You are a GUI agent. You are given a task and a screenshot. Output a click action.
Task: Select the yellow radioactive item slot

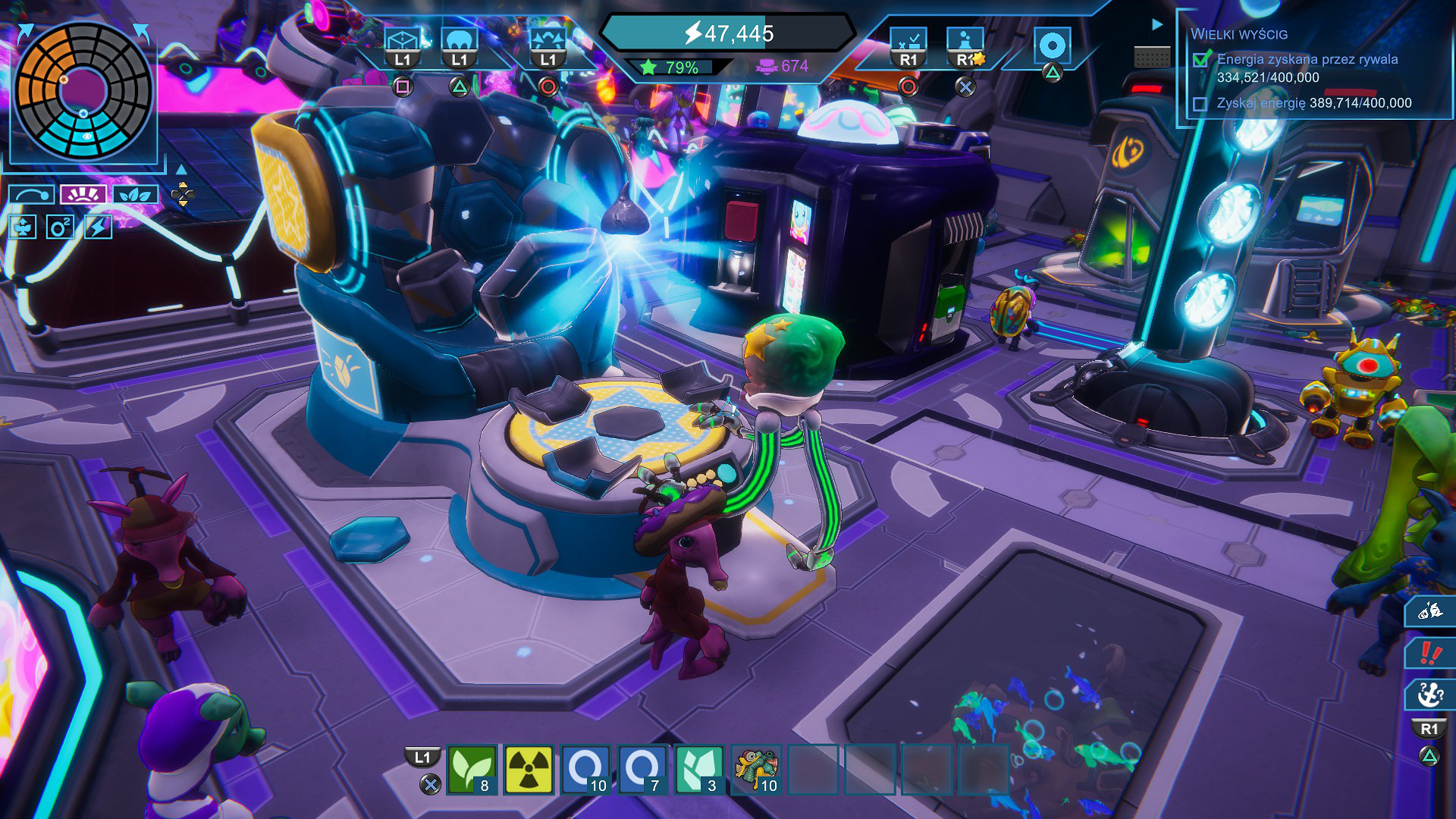529,769
